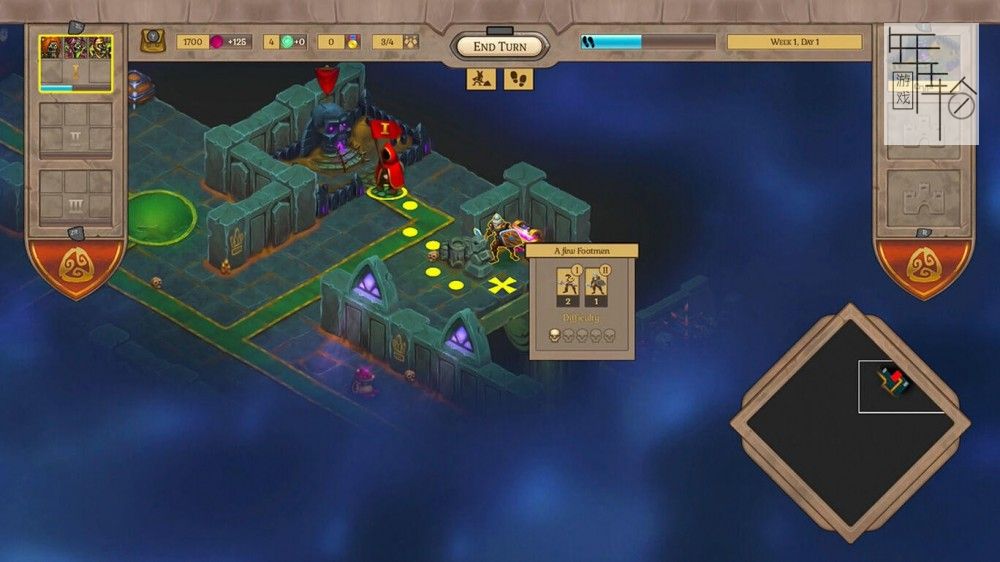Open the backpack menu icon

tap(153, 41)
